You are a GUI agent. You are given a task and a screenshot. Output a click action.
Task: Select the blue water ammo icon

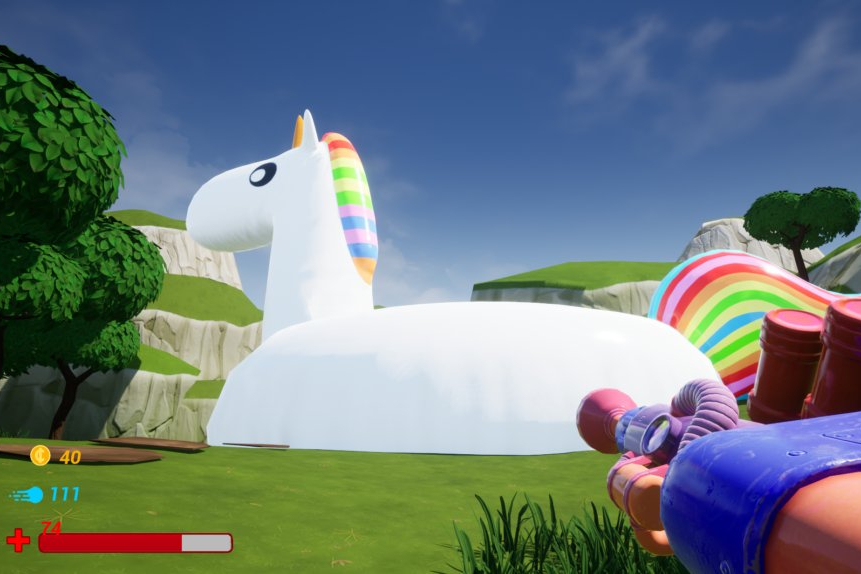pos(29,494)
